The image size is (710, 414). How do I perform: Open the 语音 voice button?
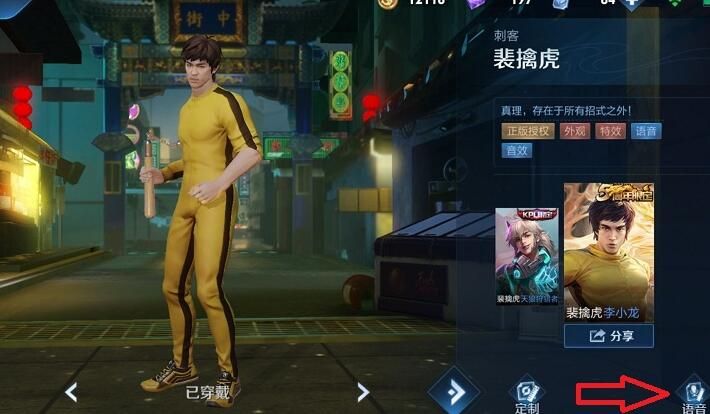point(691,392)
